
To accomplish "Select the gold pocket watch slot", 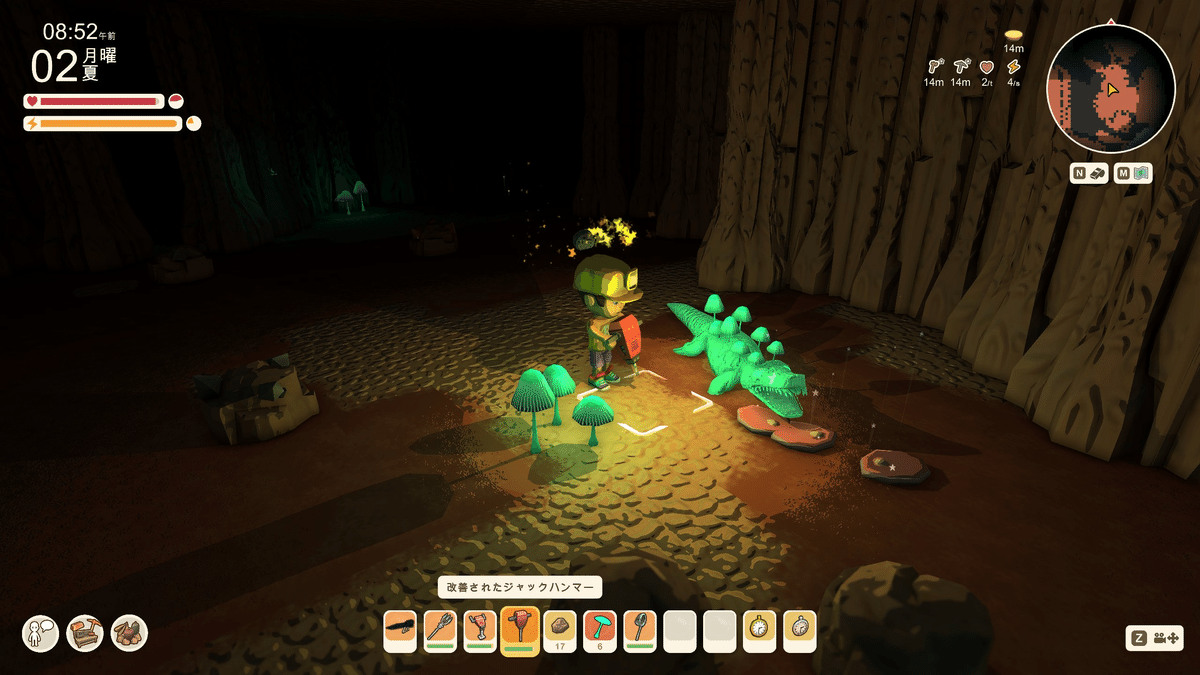I will coord(760,630).
